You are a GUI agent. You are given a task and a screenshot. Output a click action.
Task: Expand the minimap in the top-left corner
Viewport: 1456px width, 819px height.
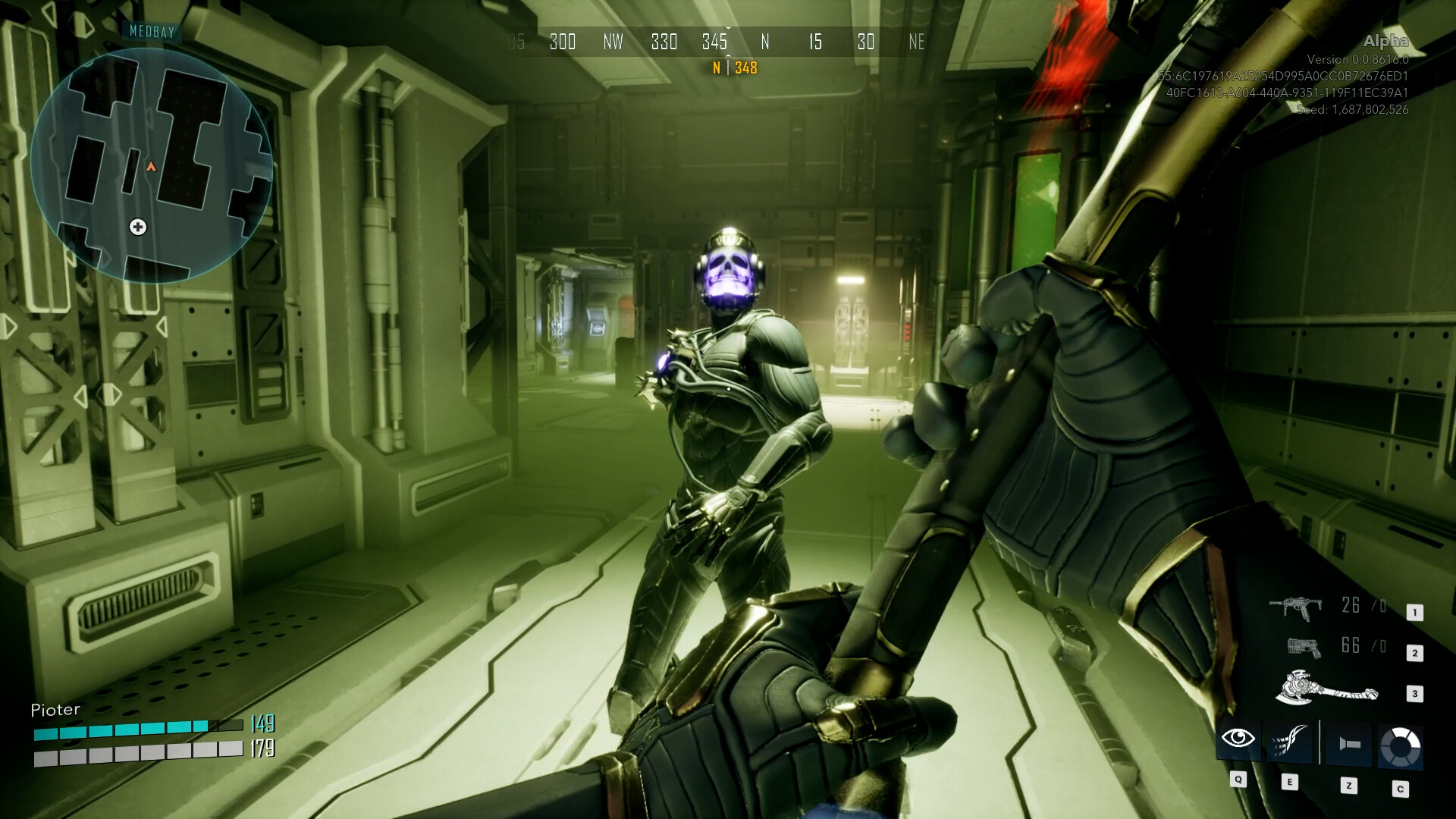pos(155,167)
